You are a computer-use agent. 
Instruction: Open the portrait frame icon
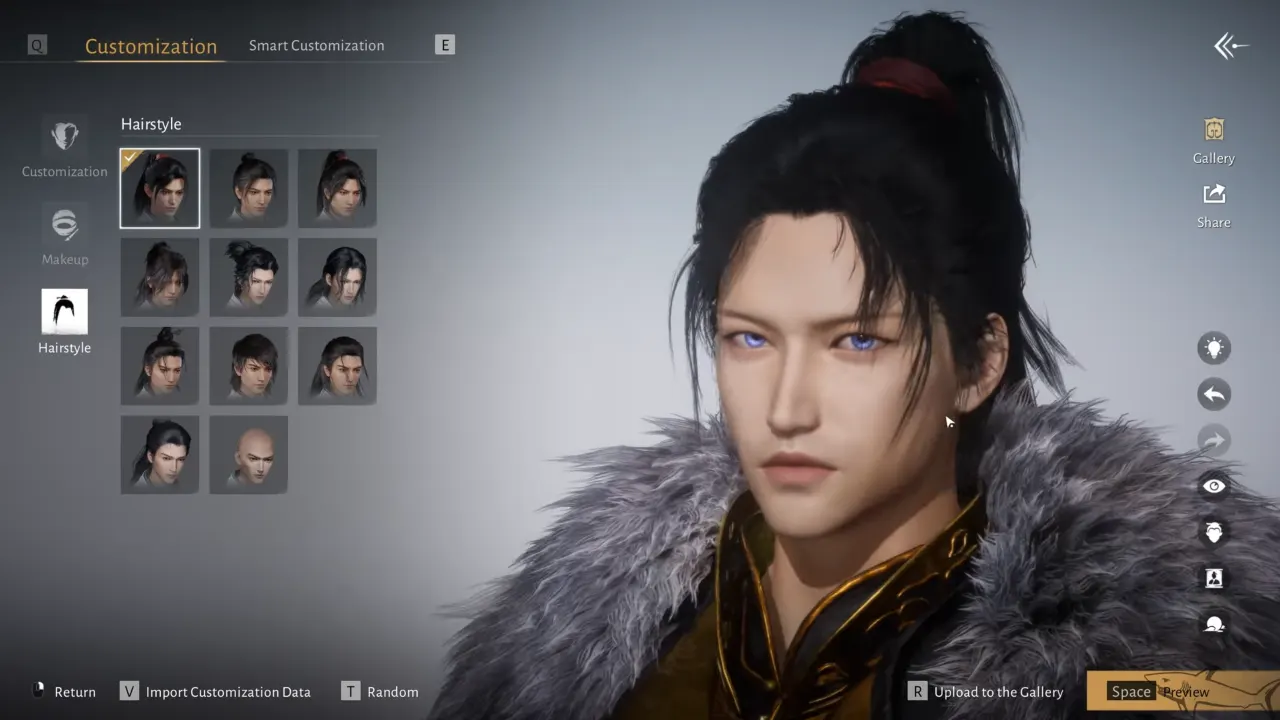(x=1214, y=578)
